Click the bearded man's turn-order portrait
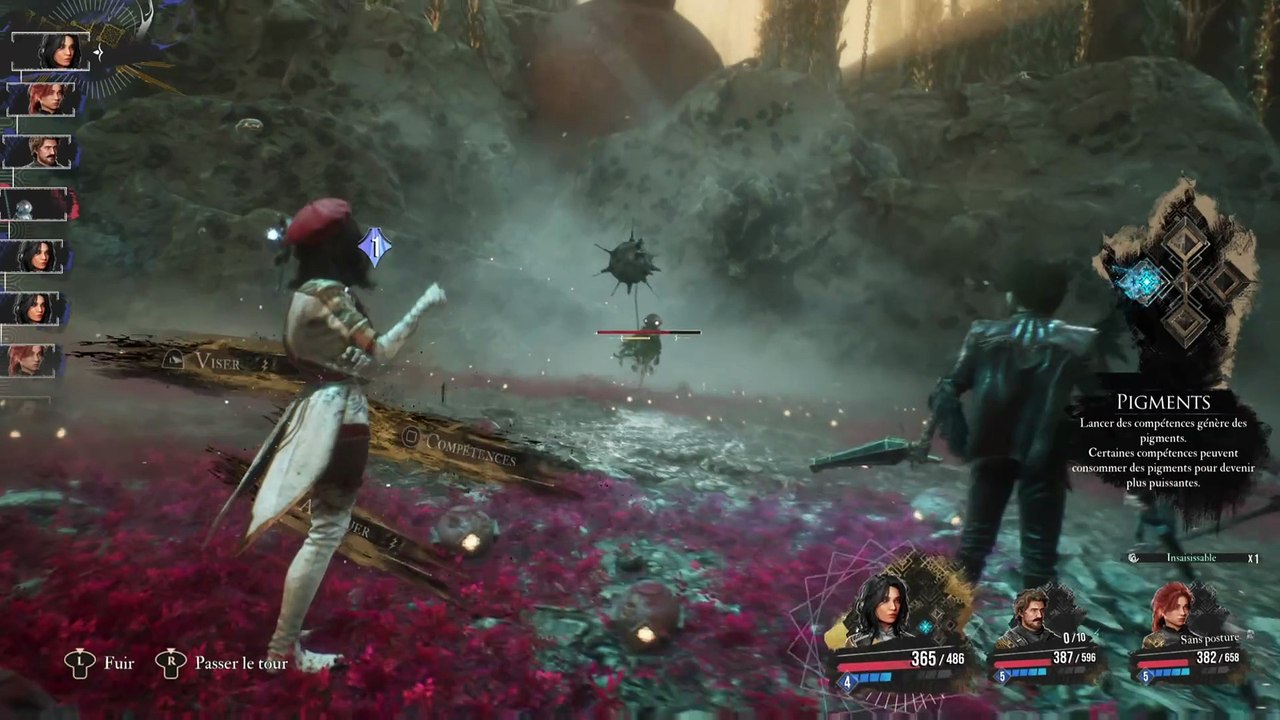This screenshot has width=1280, height=720. click(40, 152)
